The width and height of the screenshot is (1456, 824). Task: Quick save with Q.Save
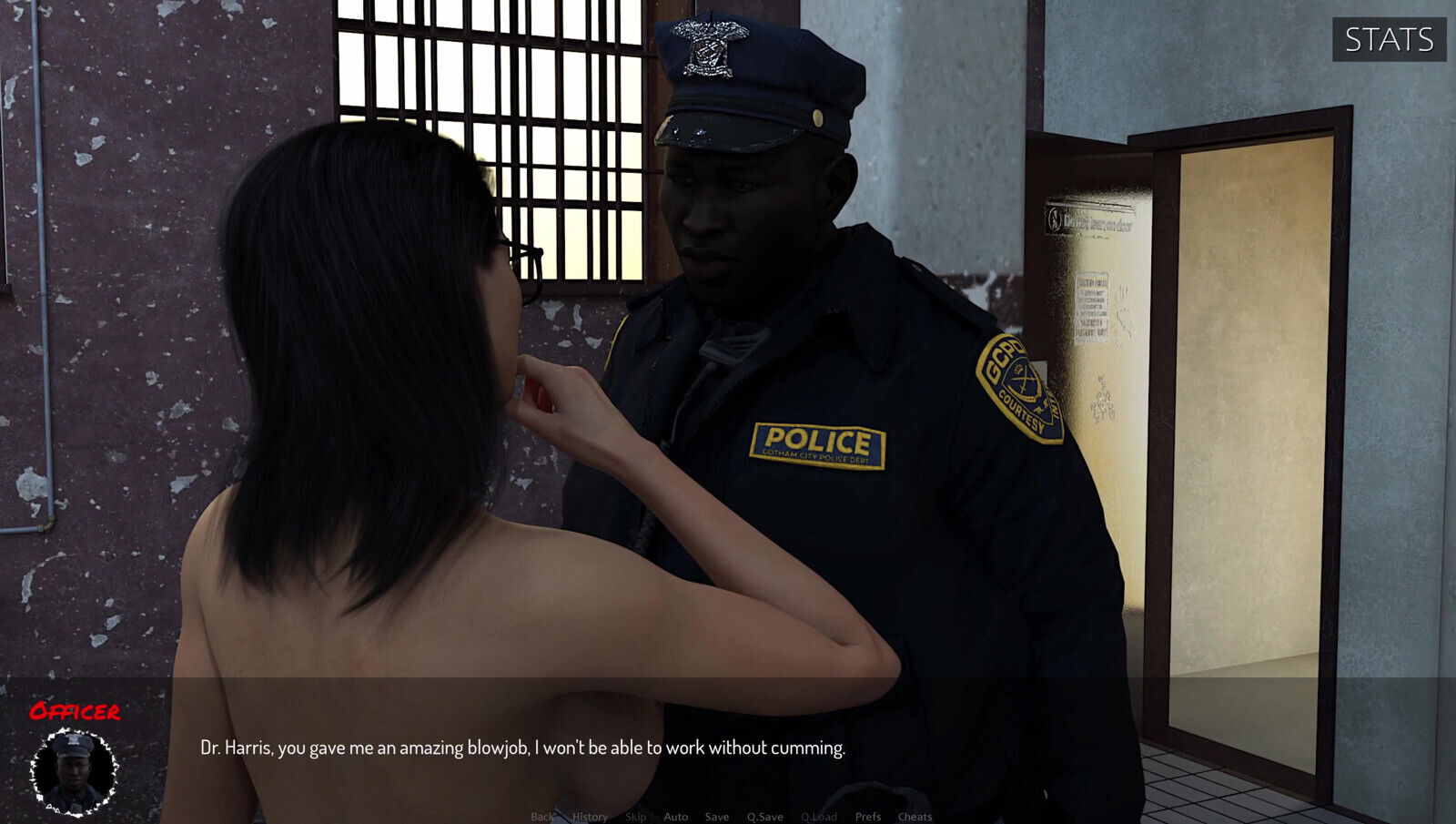(764, 817)
